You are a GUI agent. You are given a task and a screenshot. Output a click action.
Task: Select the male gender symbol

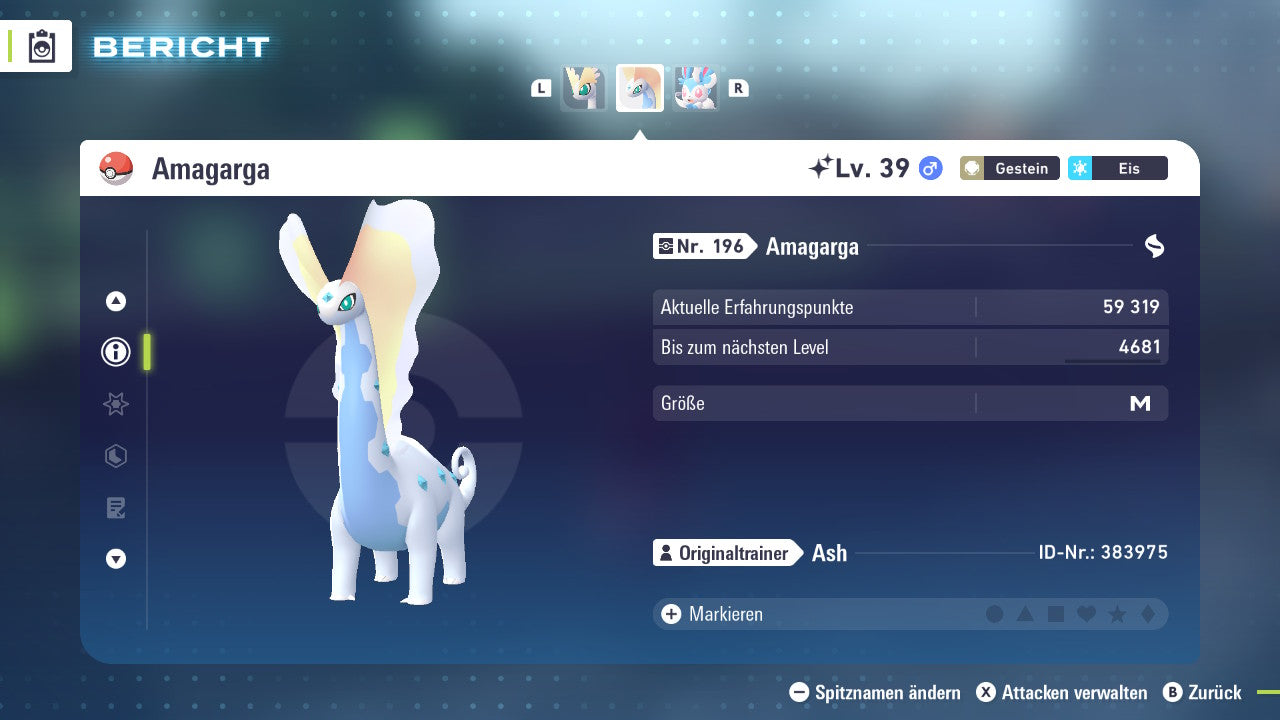click(x=929, y=169)
